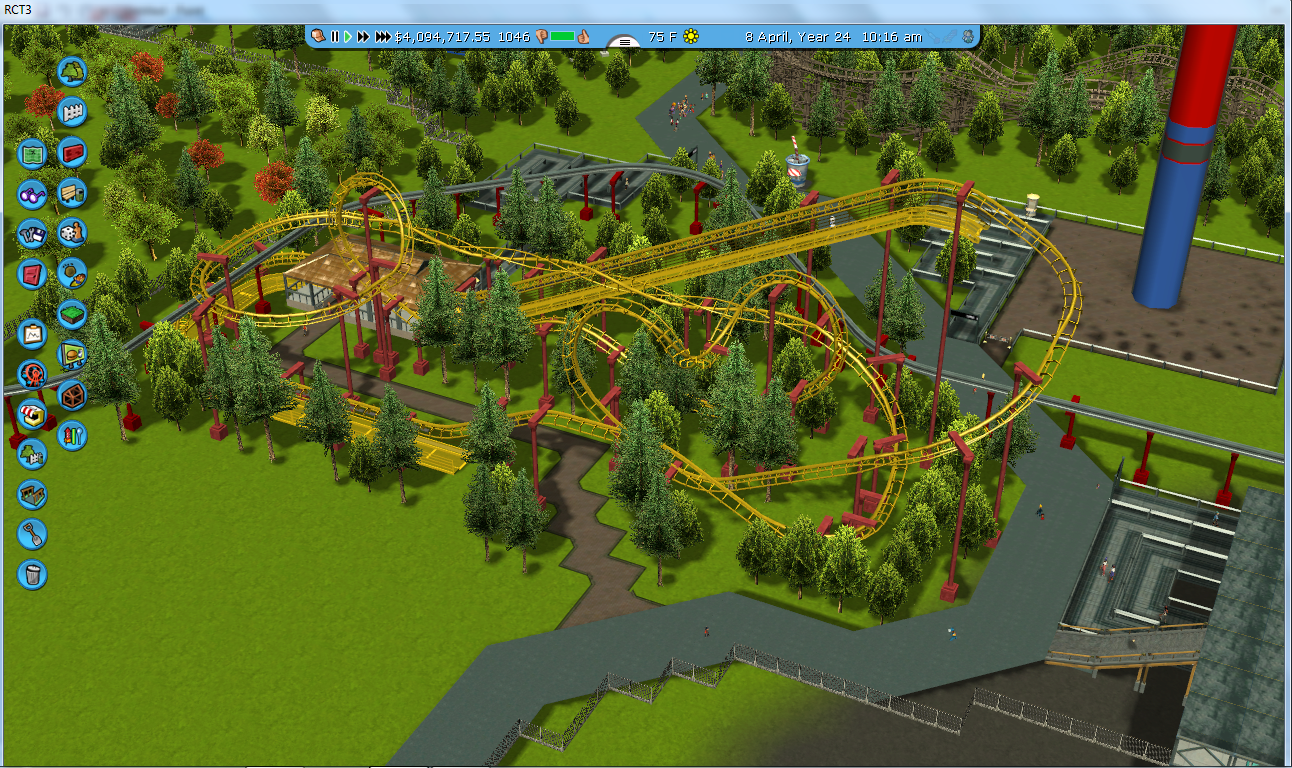This screenshot has height=768, width=1292.
Task: Open the striped-awning shops and stalls menu
Action: 32,414
